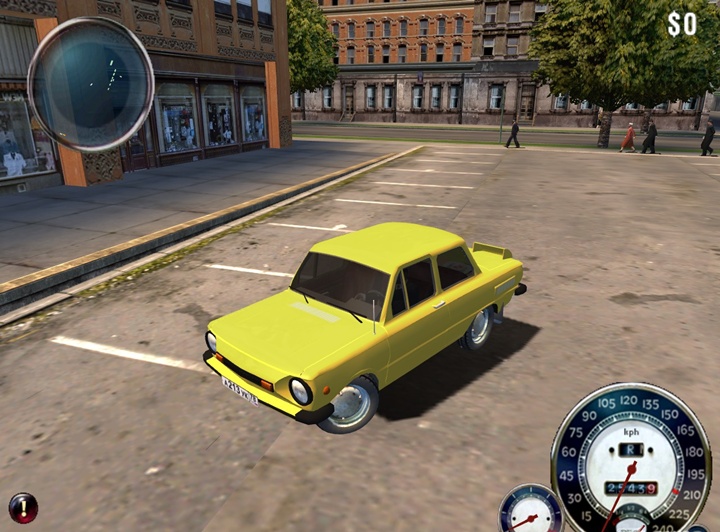Click the circular radar minimap
The width and height of the screenshot is (720, 532).
tap(90, 84)
